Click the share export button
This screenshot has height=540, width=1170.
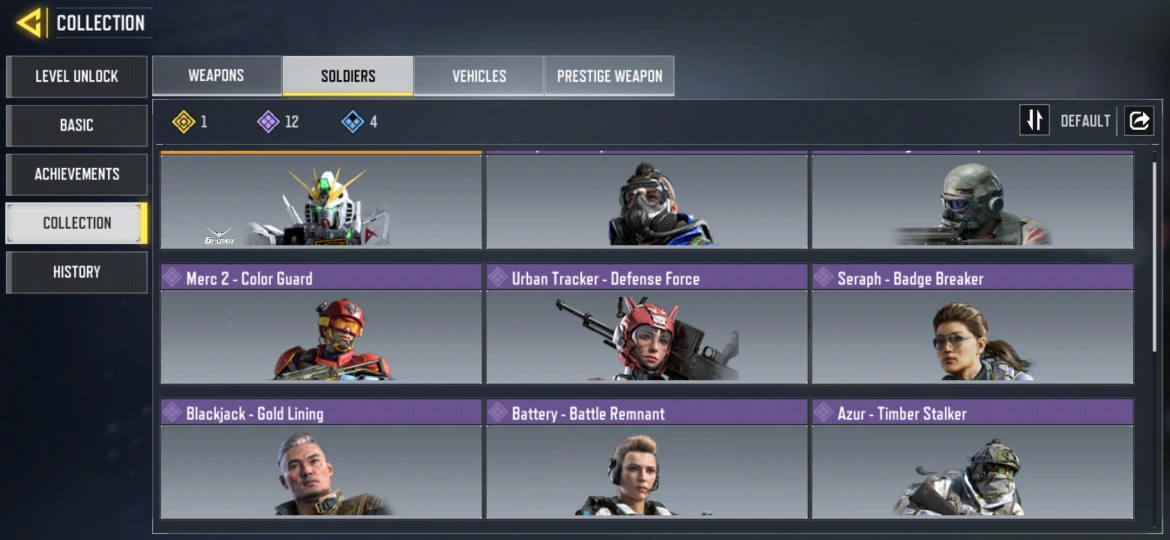tap(1139, 121)
